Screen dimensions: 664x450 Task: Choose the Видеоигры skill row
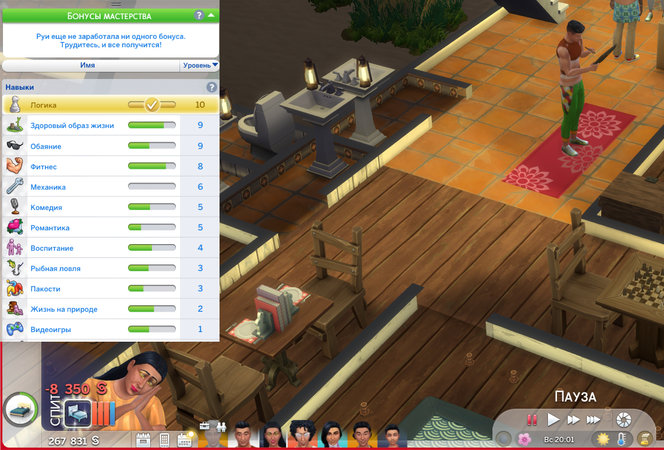(x=110, y=329)
